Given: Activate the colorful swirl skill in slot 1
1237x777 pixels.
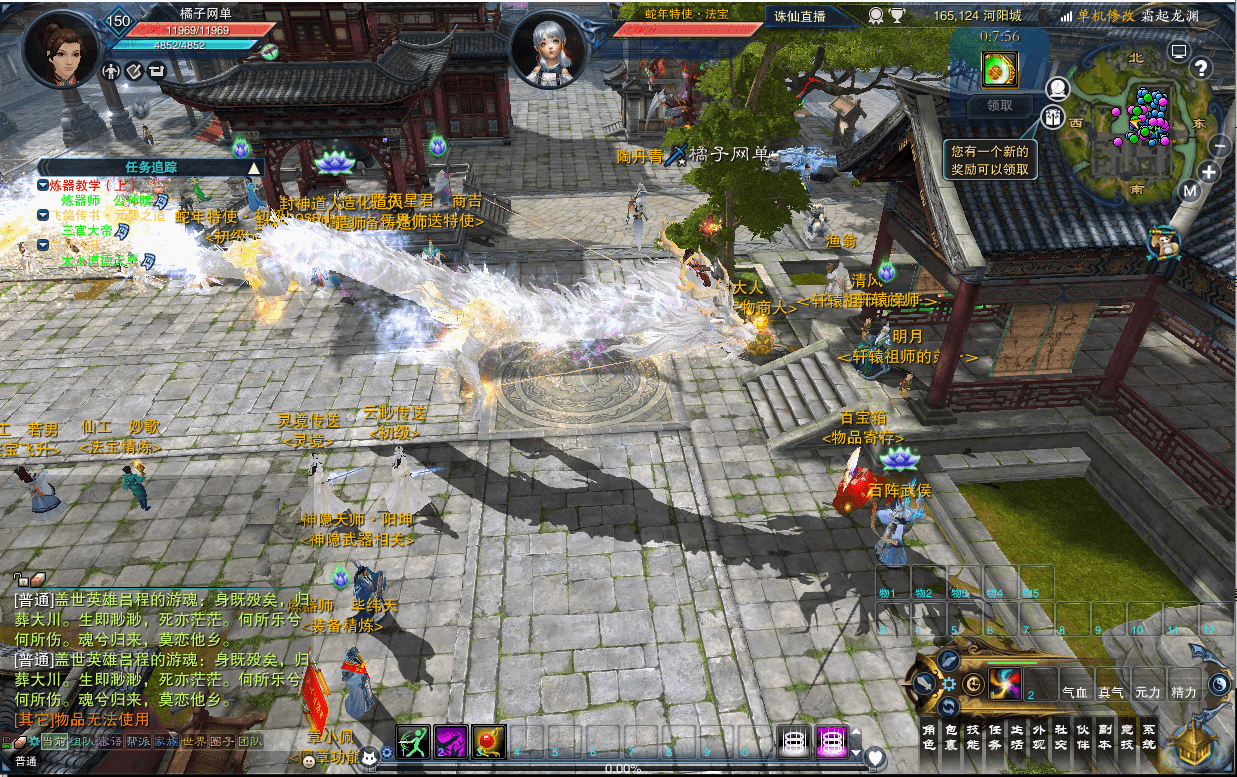Looking at the screenshot, I should click(1004, 684).
